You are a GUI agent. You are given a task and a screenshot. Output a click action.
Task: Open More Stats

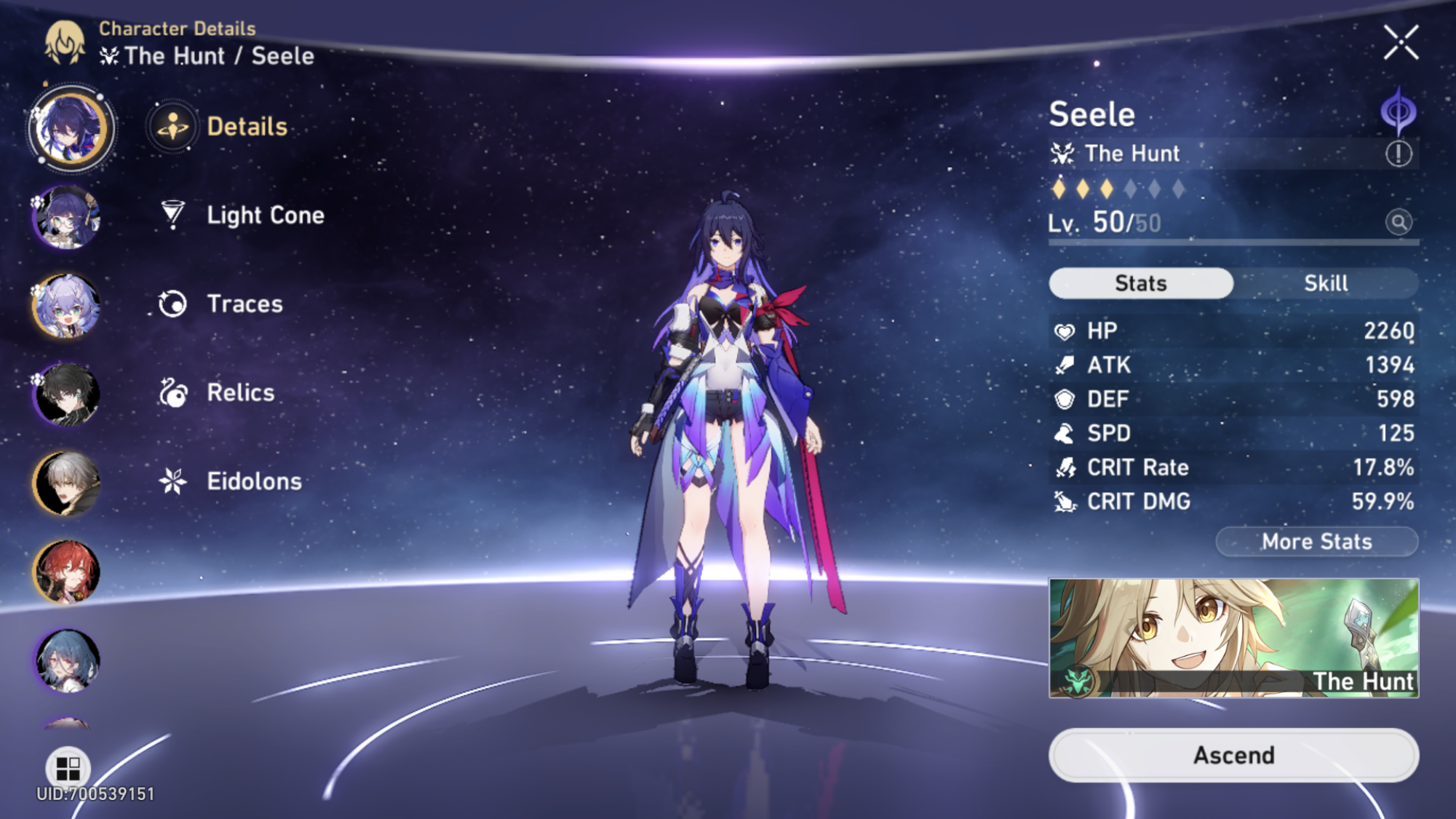[x=1316, y=541]
